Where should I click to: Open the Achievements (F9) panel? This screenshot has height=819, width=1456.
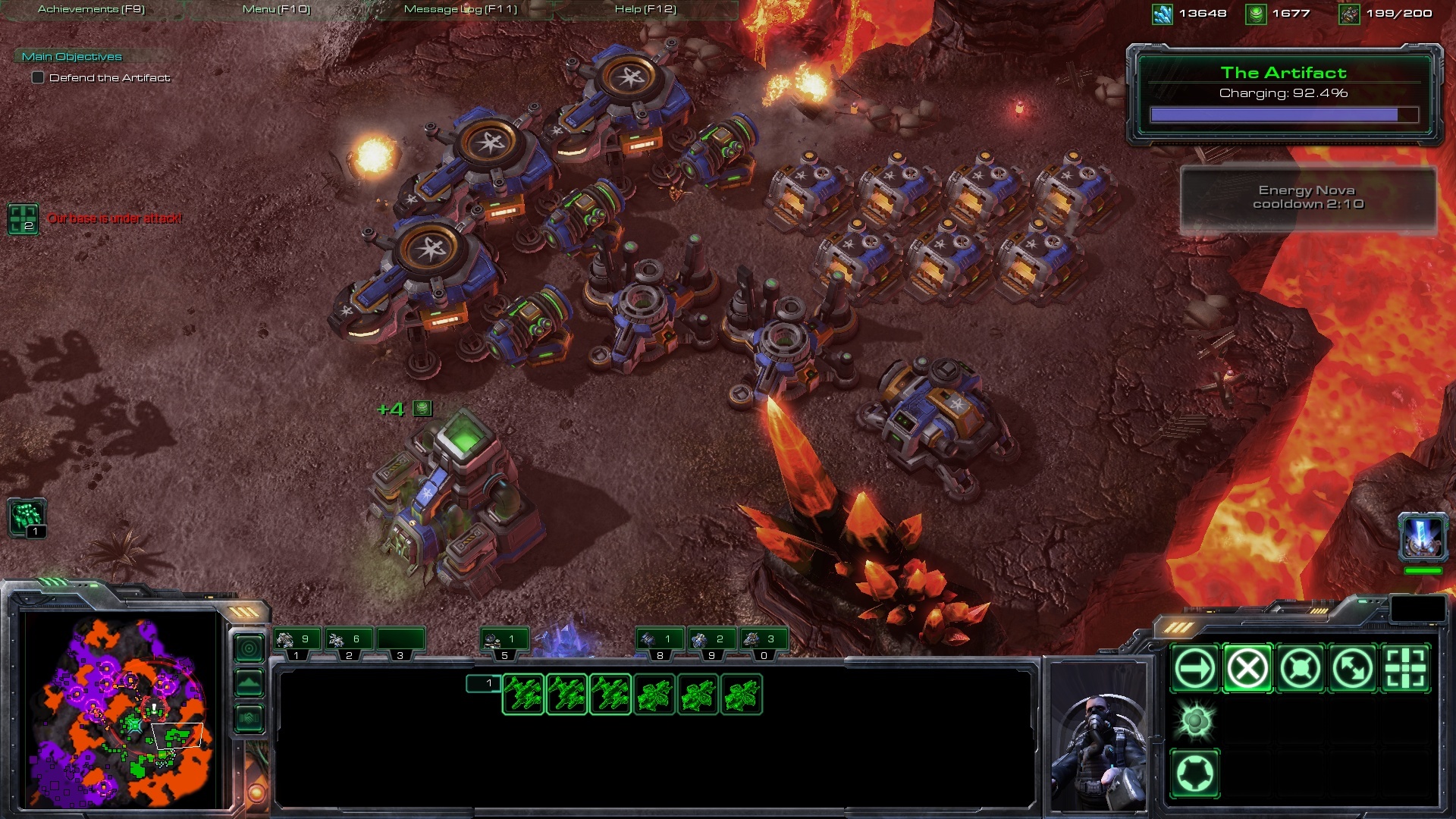point(91,9)
